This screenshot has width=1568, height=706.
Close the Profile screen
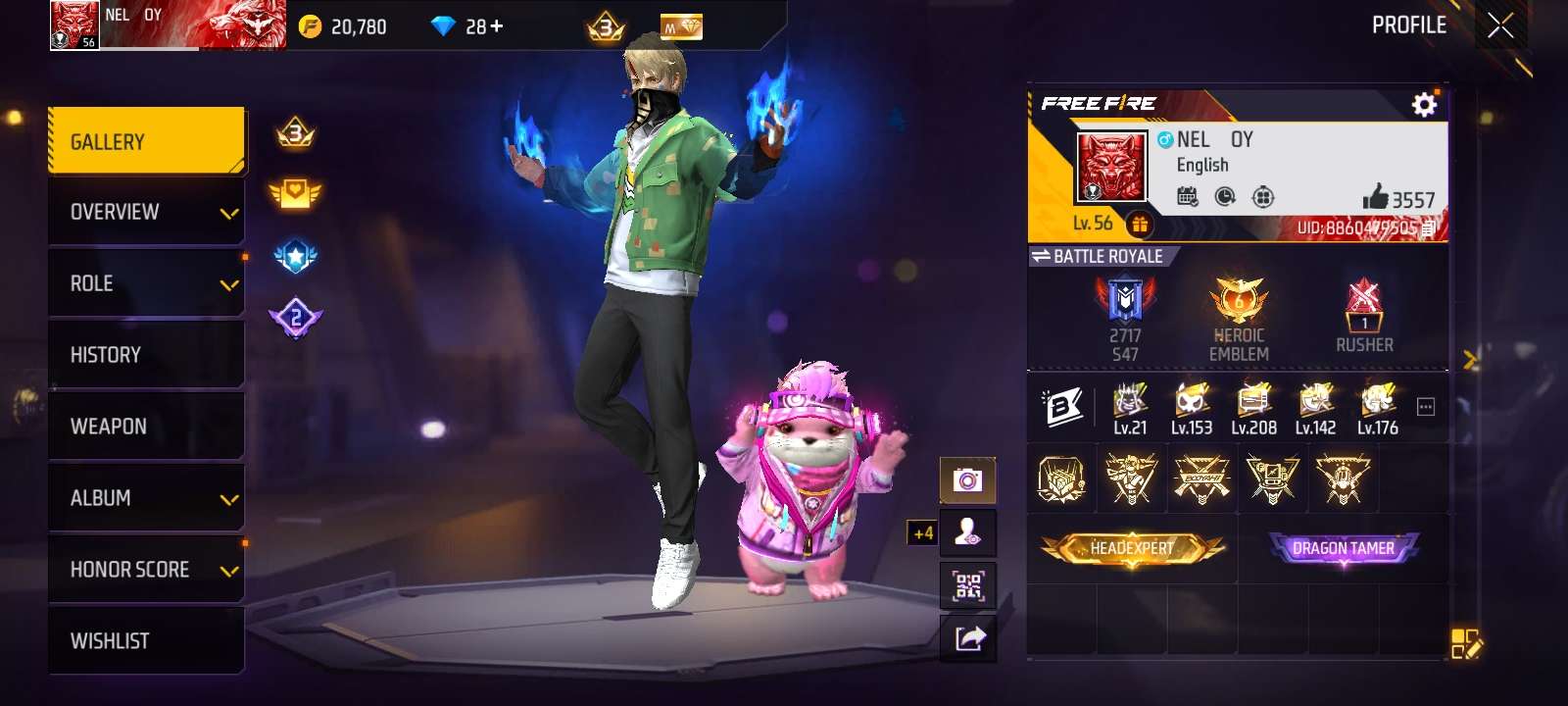pyautogui.click(x=1500, y=25)
